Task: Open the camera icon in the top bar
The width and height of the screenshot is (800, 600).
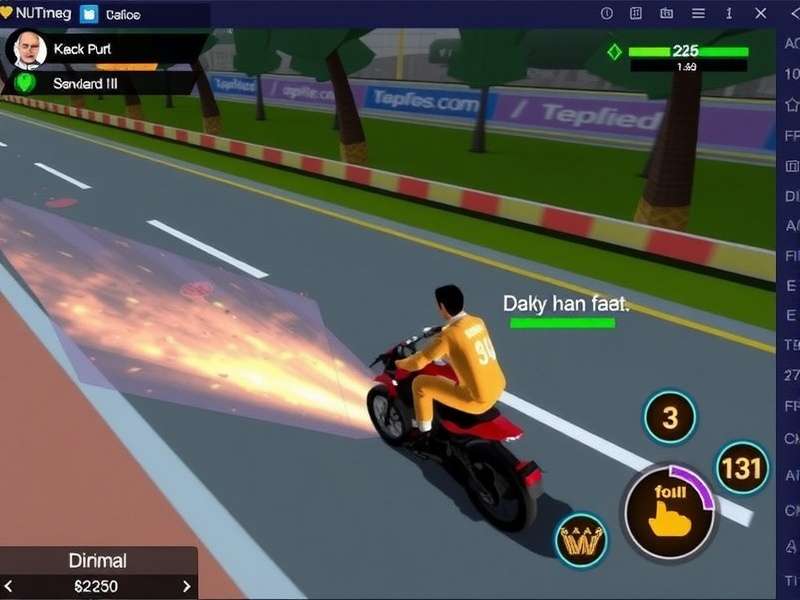Action: pyautogui.click(x=667, y=14)
